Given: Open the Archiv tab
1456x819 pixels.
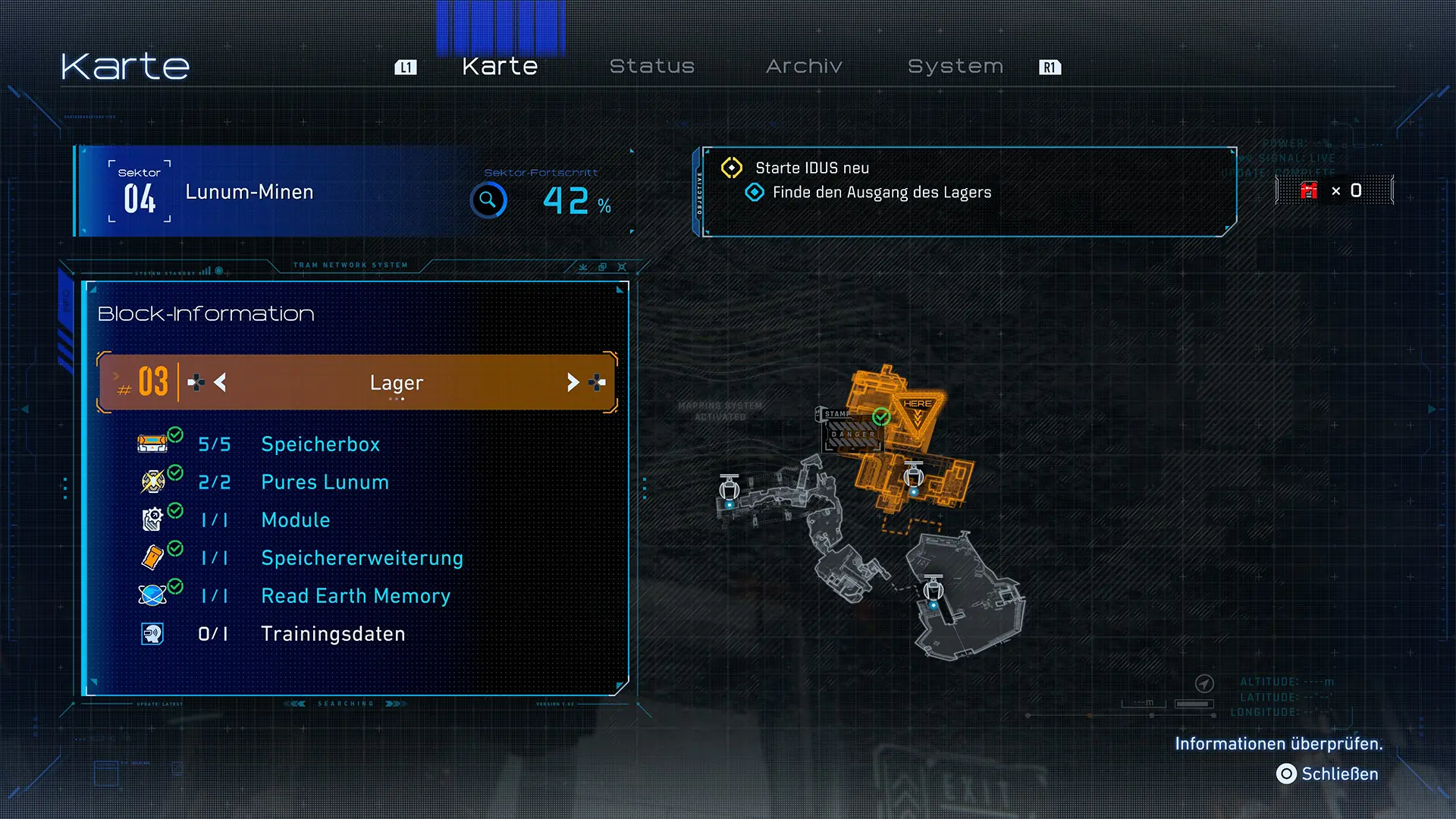Looking at the screenshot, I should coord(804,67).
